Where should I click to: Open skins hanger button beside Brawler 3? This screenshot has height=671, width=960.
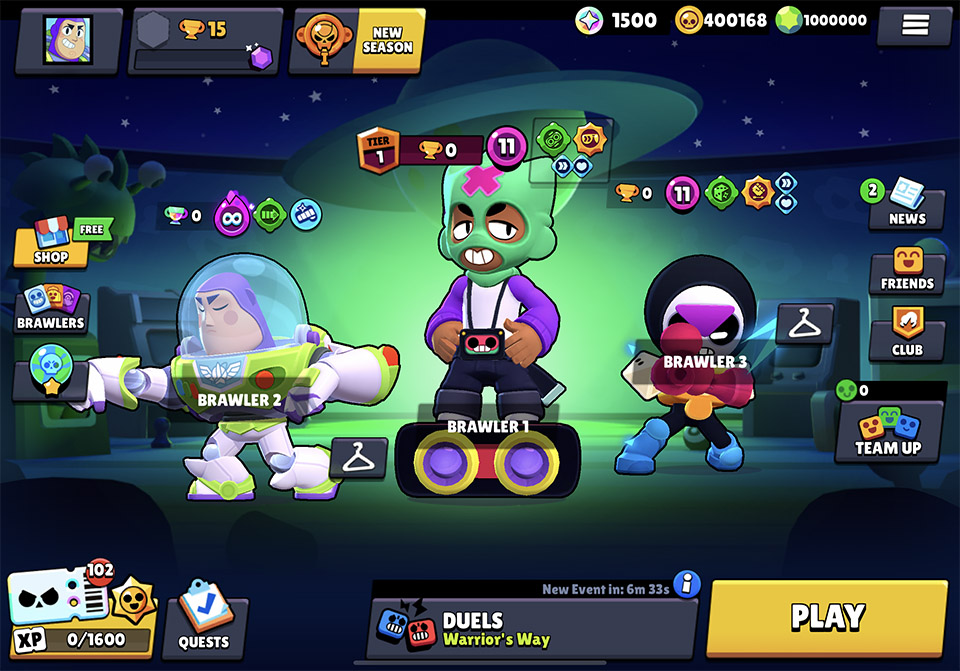click(804, 323)
